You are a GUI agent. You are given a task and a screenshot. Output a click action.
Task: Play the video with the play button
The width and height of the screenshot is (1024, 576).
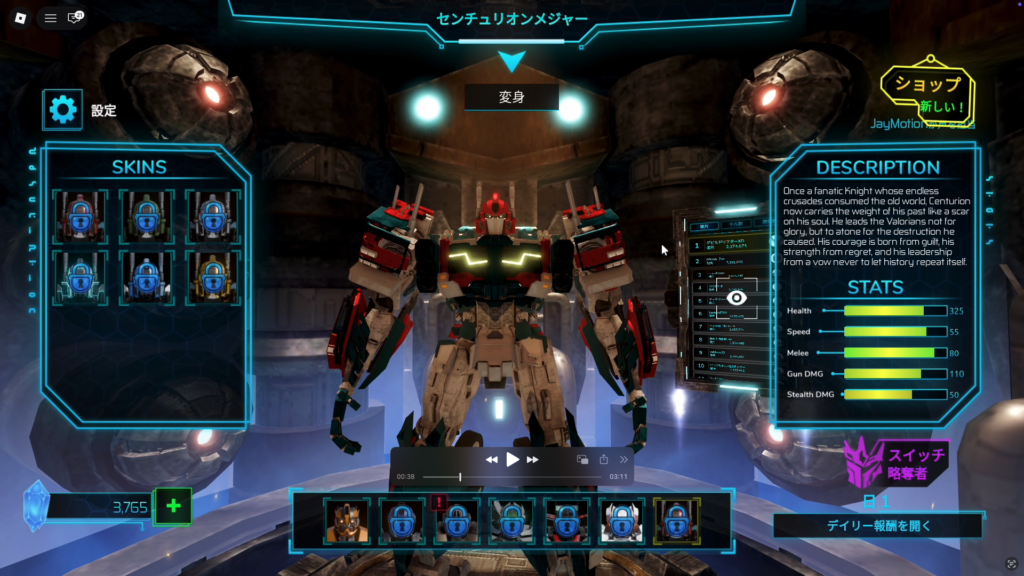512,459
